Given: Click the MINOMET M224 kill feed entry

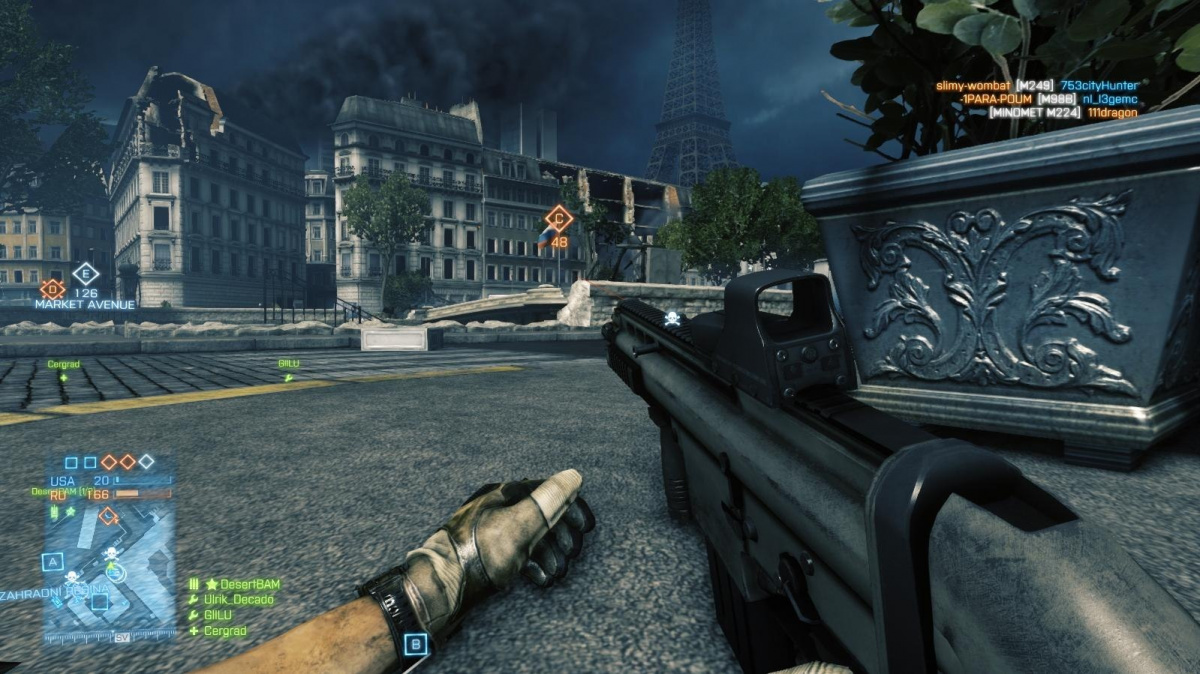Looking at the screenshot, I should 1063,113.
